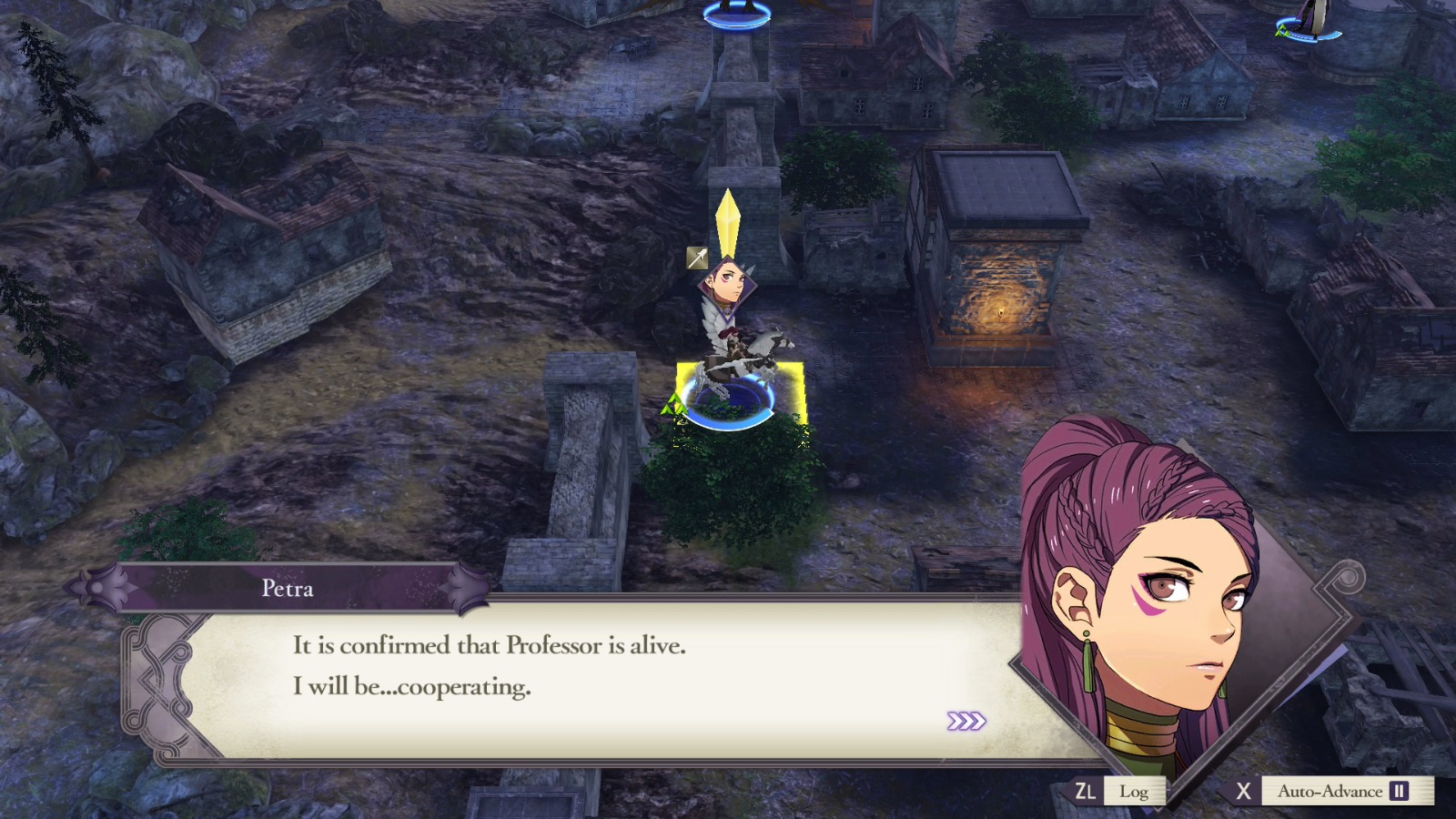The height and width of the screenshot is (819, 1456).
Task: Open the Log from the dialogue bar
Action: (1136, 791)
